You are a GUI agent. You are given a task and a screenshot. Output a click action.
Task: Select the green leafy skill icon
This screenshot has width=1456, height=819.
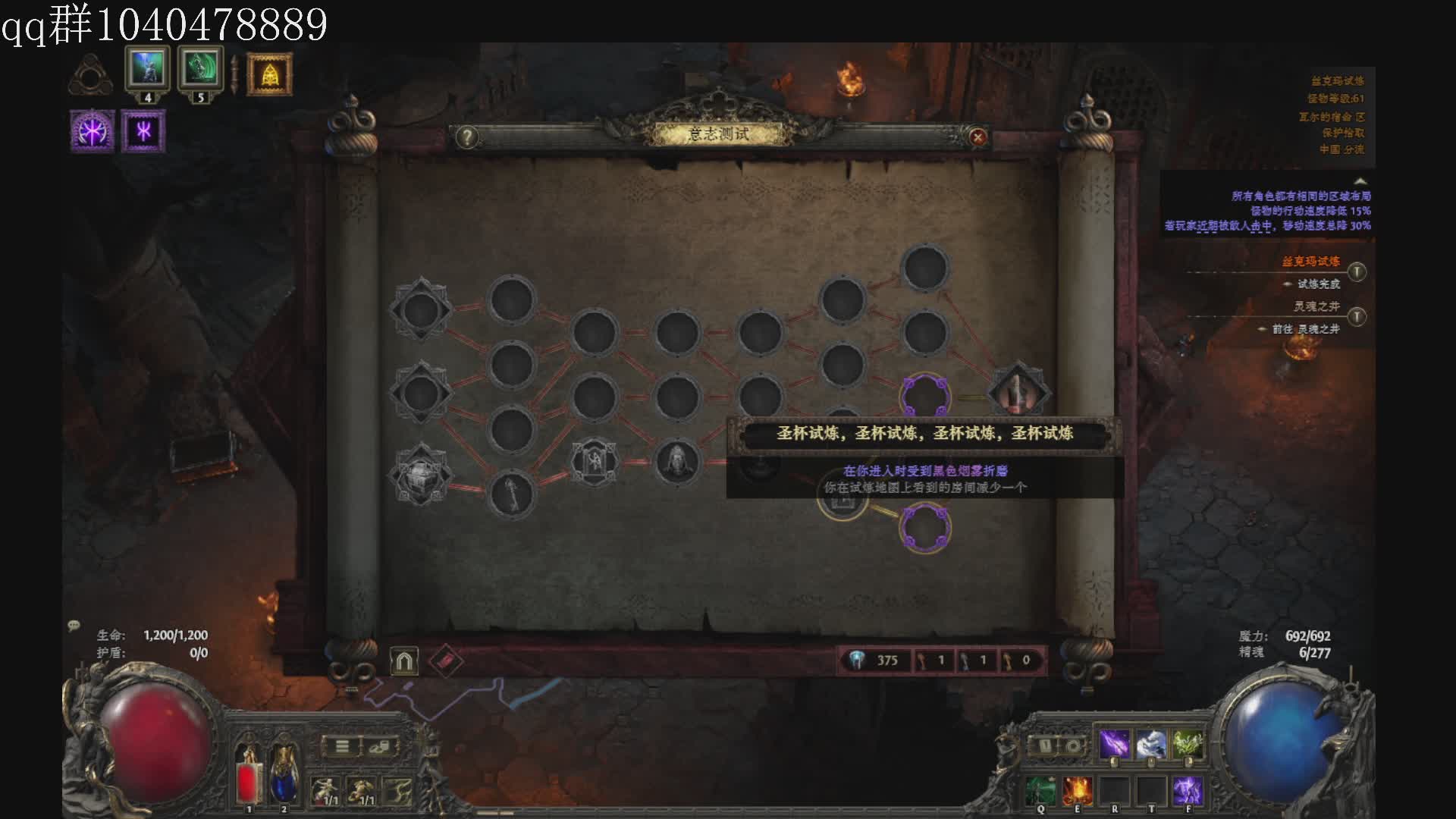tap(1188, 745)
